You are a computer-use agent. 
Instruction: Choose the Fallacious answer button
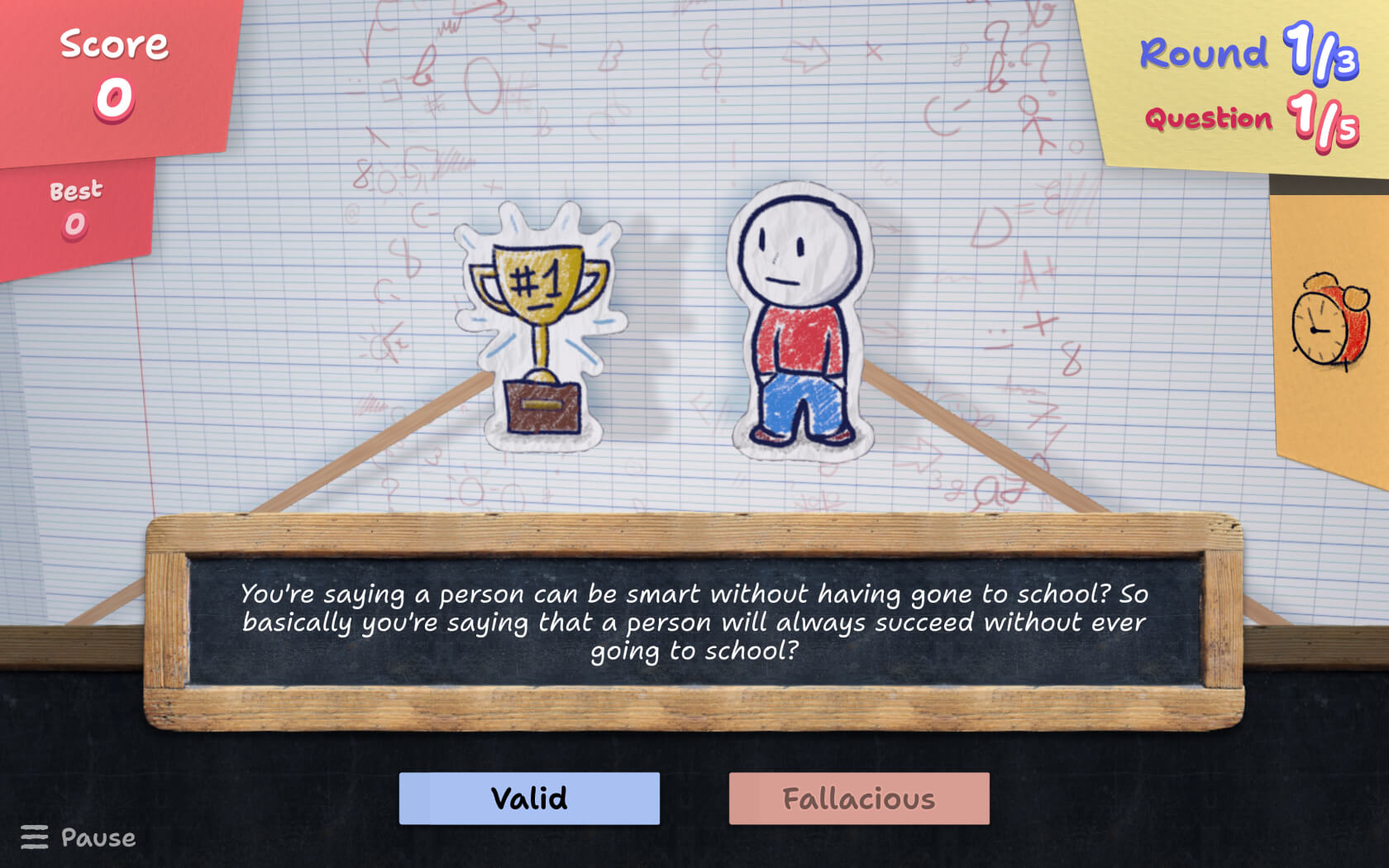[x=858, y=799]
